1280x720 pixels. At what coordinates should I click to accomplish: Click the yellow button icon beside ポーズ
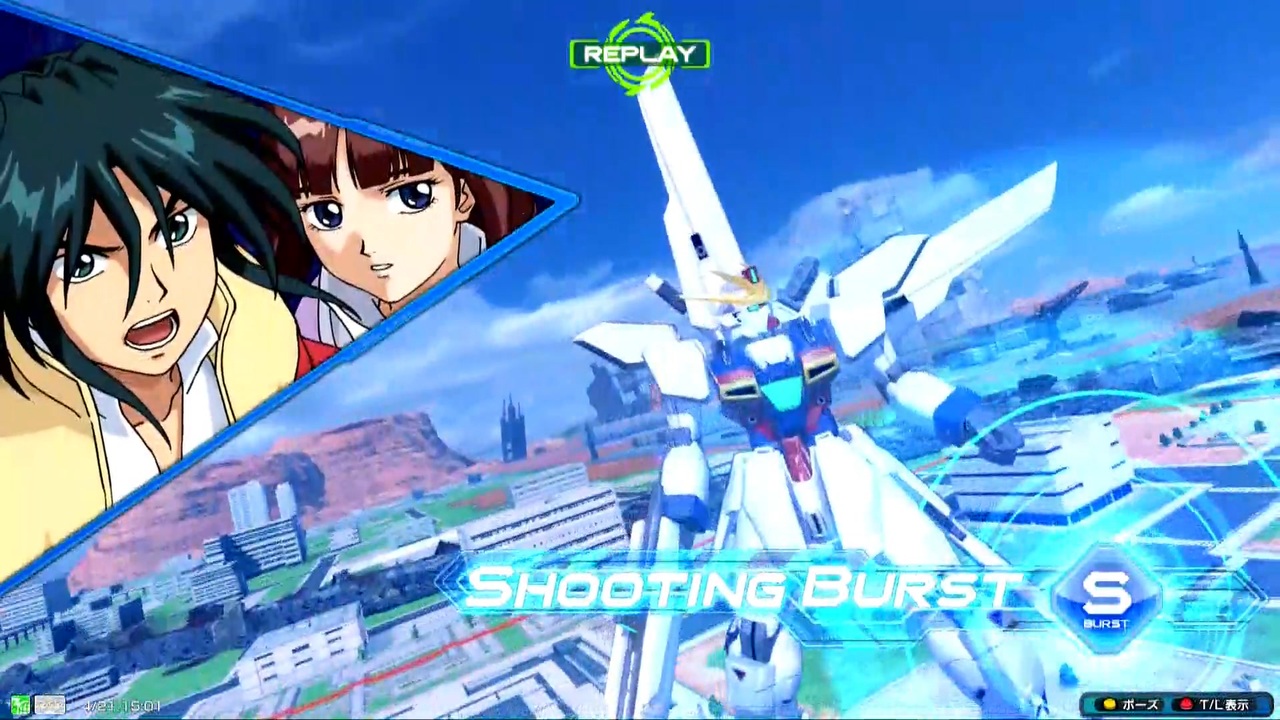point(1109,703)
